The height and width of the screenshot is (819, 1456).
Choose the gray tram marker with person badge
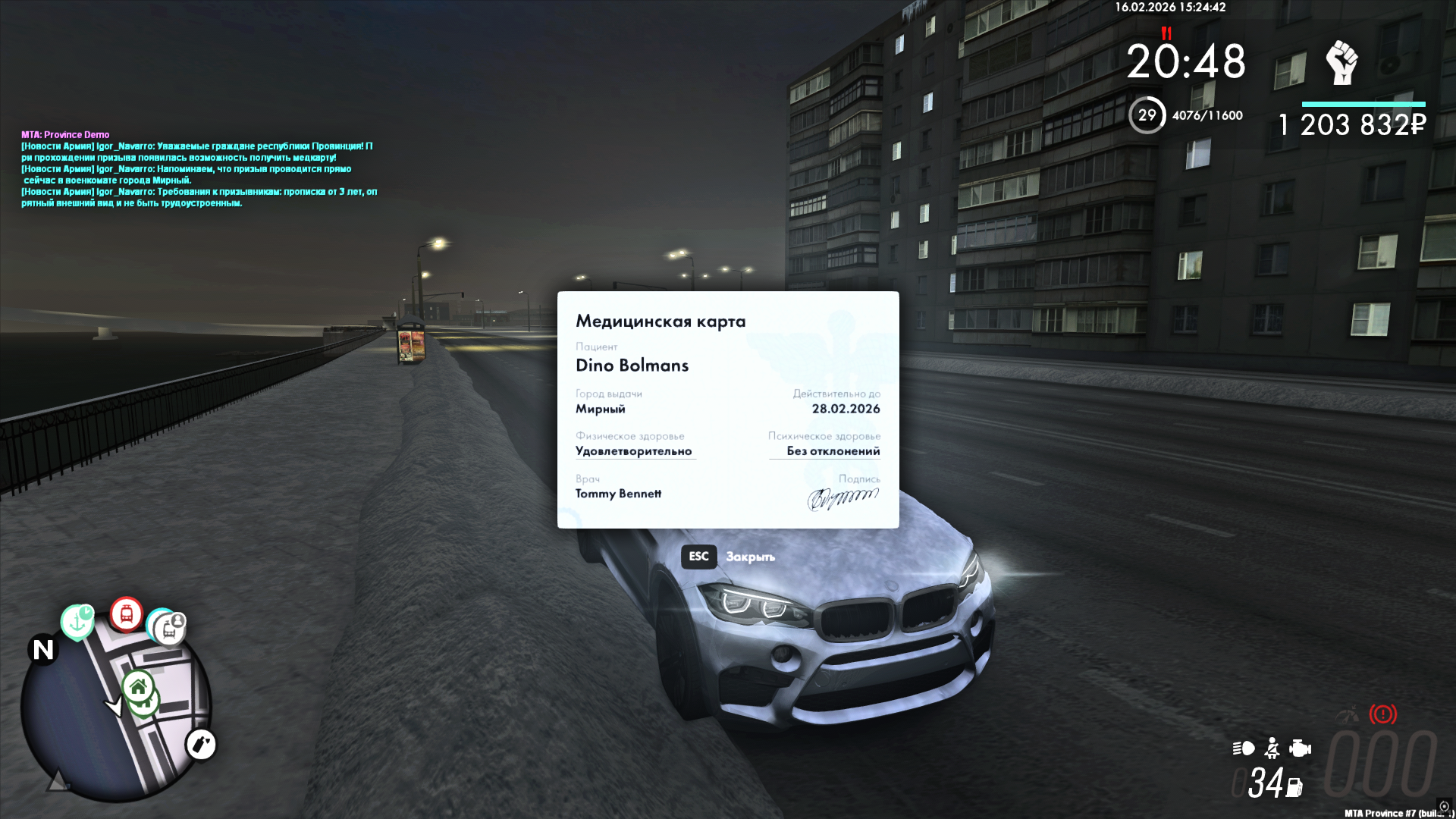(x=168, y=629)
